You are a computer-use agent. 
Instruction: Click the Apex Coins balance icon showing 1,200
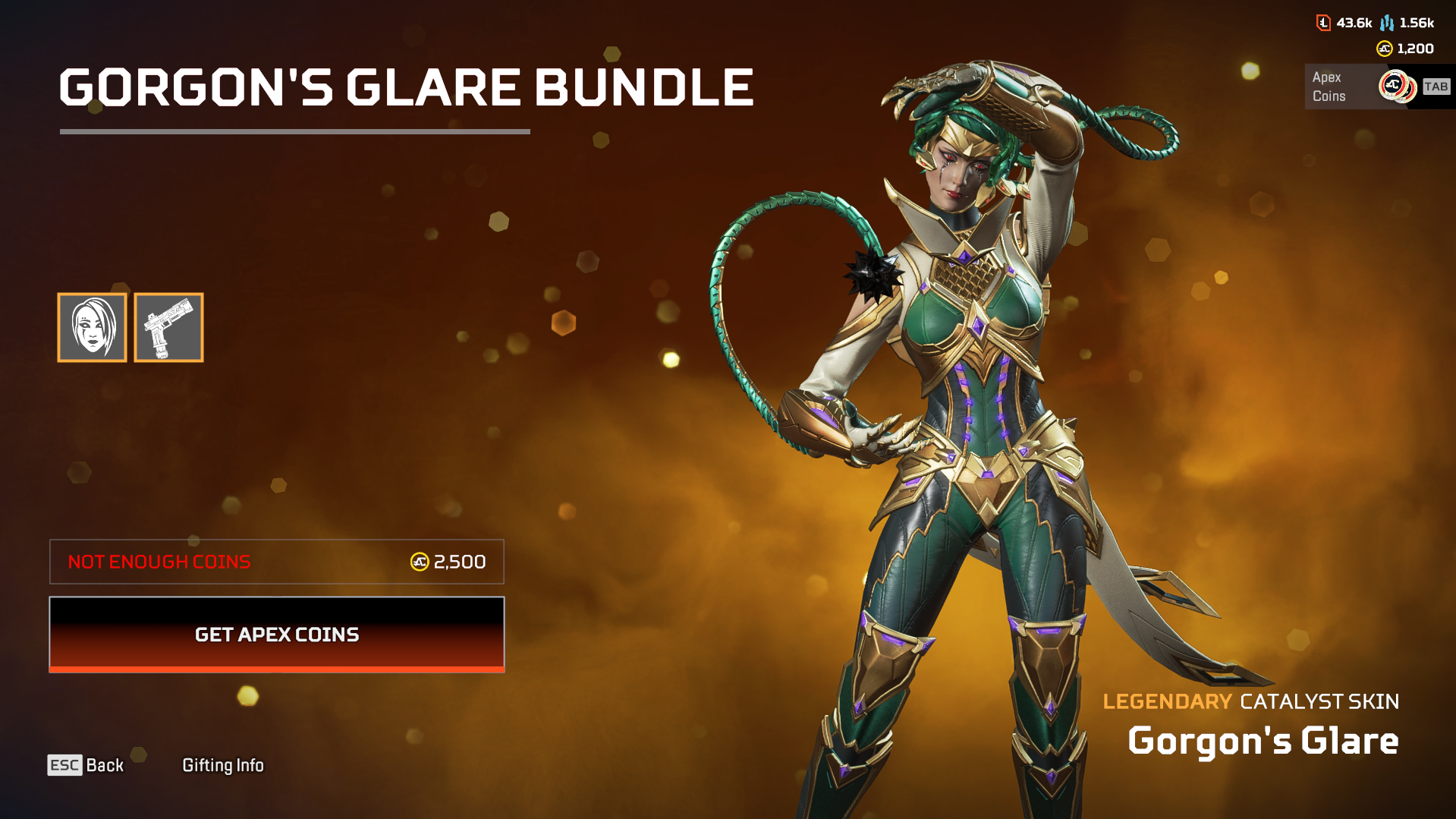click(1384, 49)
